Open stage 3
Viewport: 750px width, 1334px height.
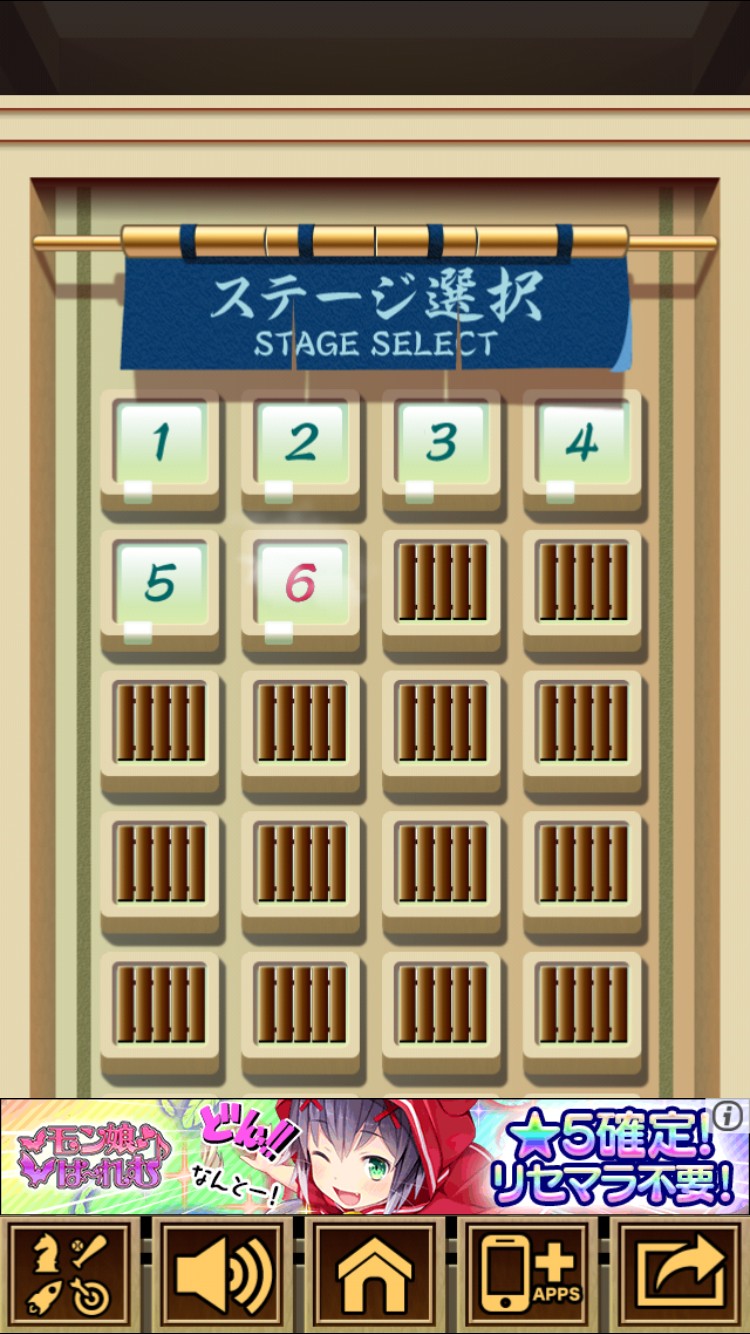442,446
